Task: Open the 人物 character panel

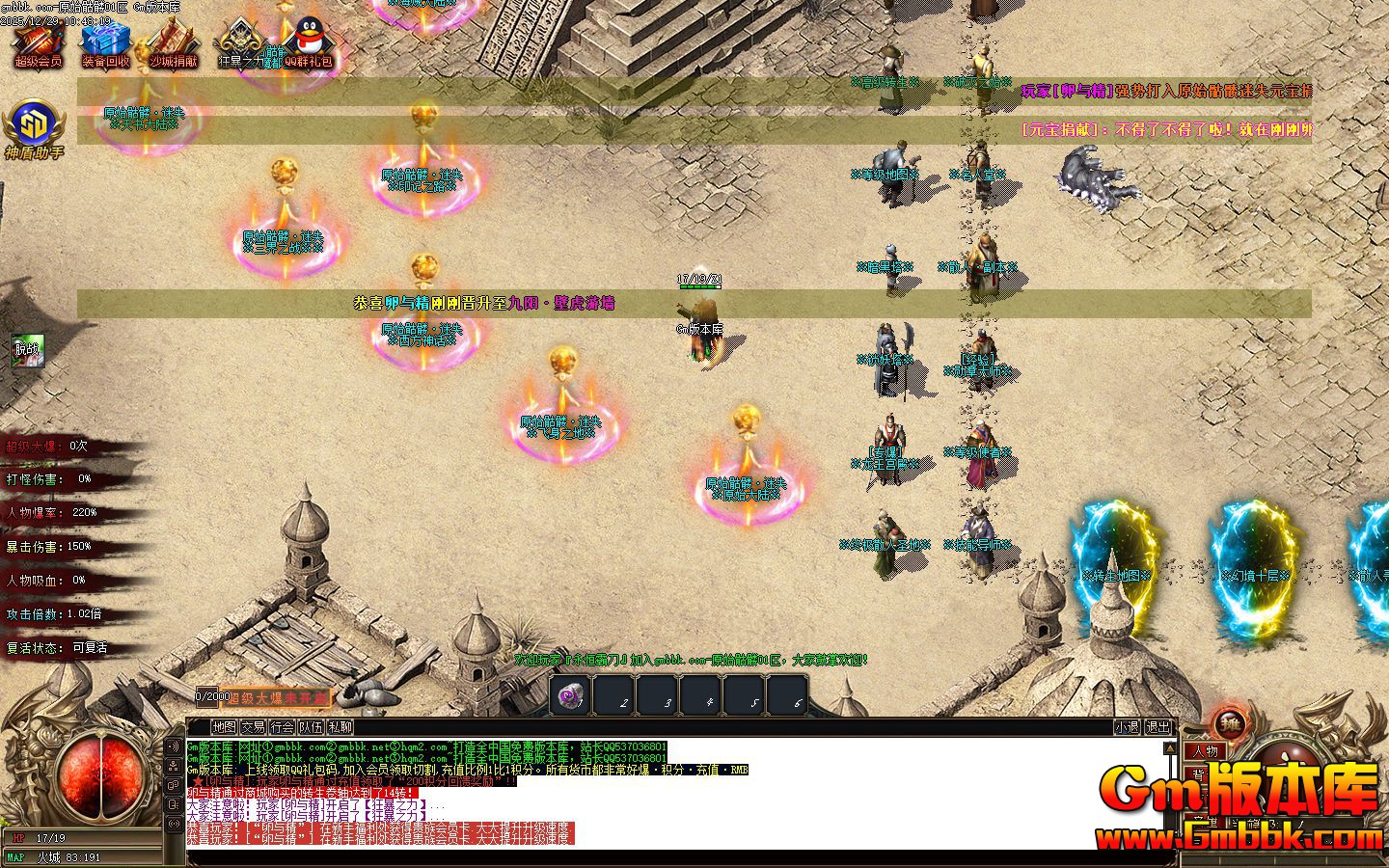Action: 1205,751
